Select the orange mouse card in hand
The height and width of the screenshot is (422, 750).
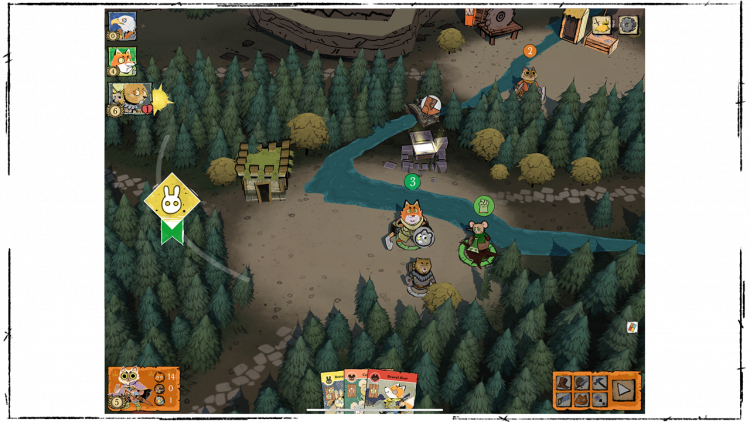pos(356,390)
